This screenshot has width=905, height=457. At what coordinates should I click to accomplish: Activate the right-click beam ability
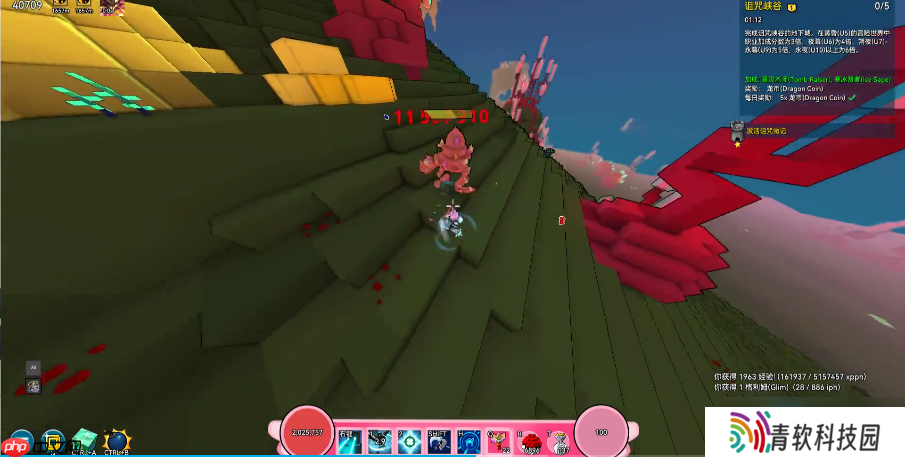tap(350, 440)
